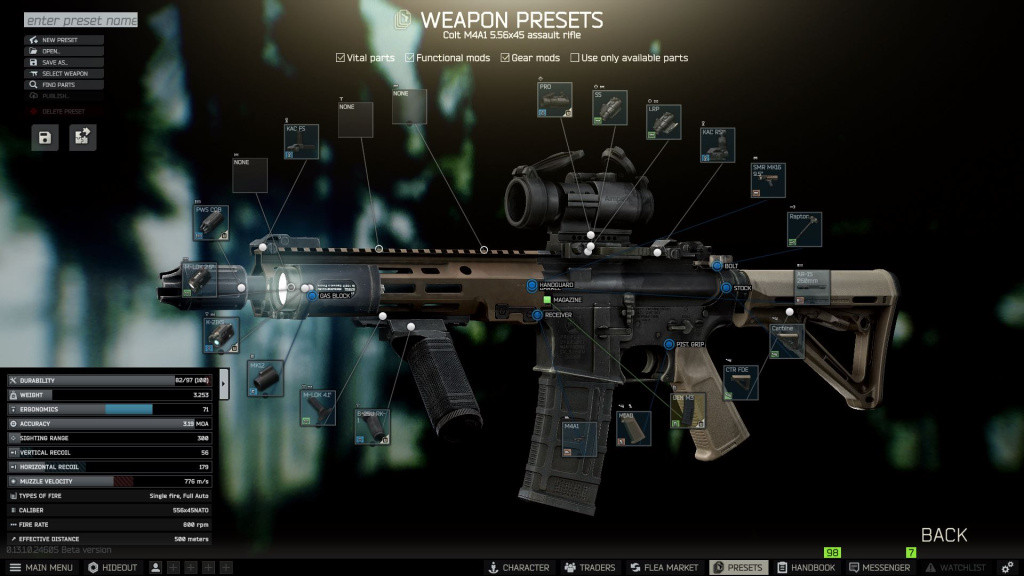The image size is (1024, 576).
Task: Open an existing preset
Action: point(64,51)
